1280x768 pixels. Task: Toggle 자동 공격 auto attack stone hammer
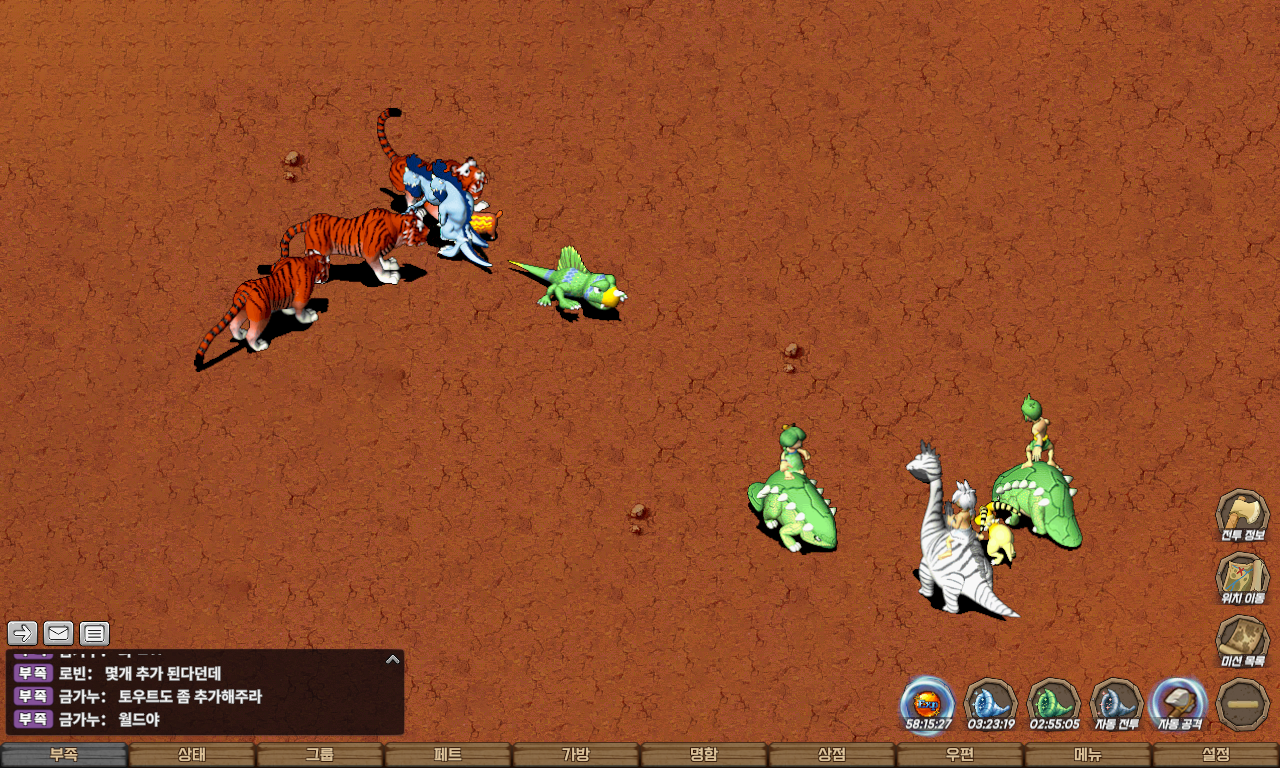click(x=1180, y=702)
